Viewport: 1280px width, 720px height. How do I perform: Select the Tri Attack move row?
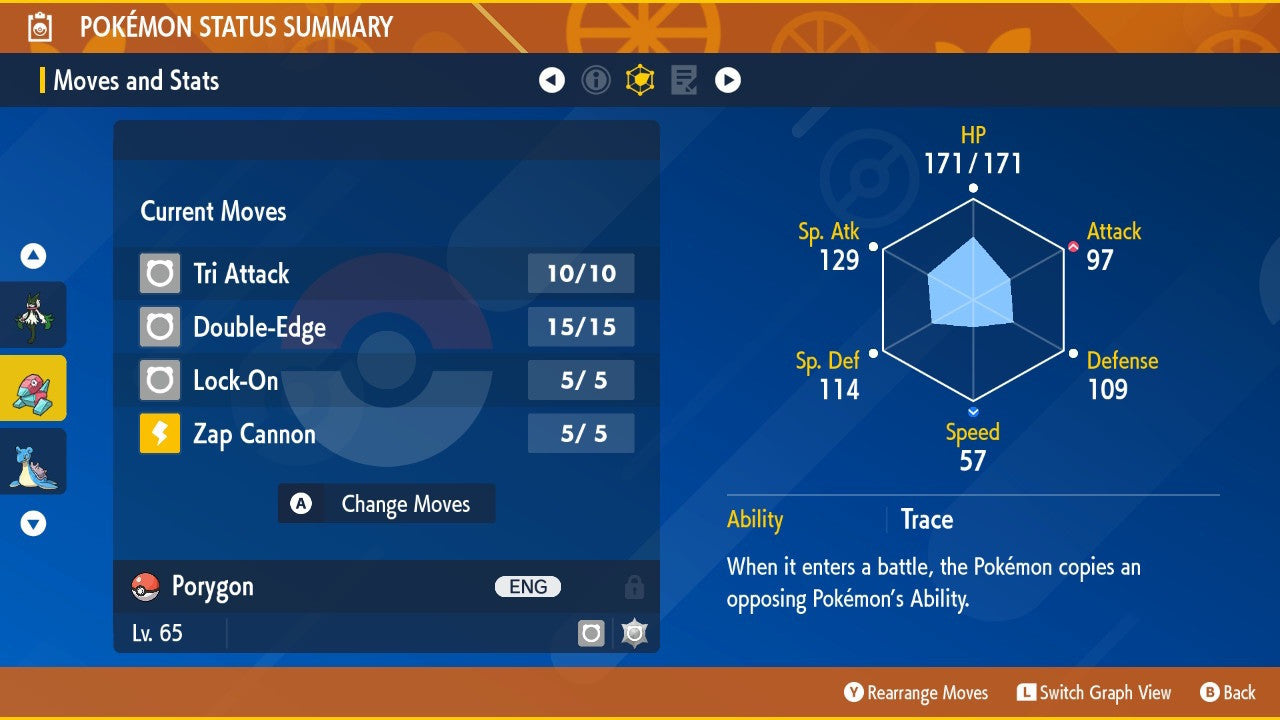click(x=386, y=273)
